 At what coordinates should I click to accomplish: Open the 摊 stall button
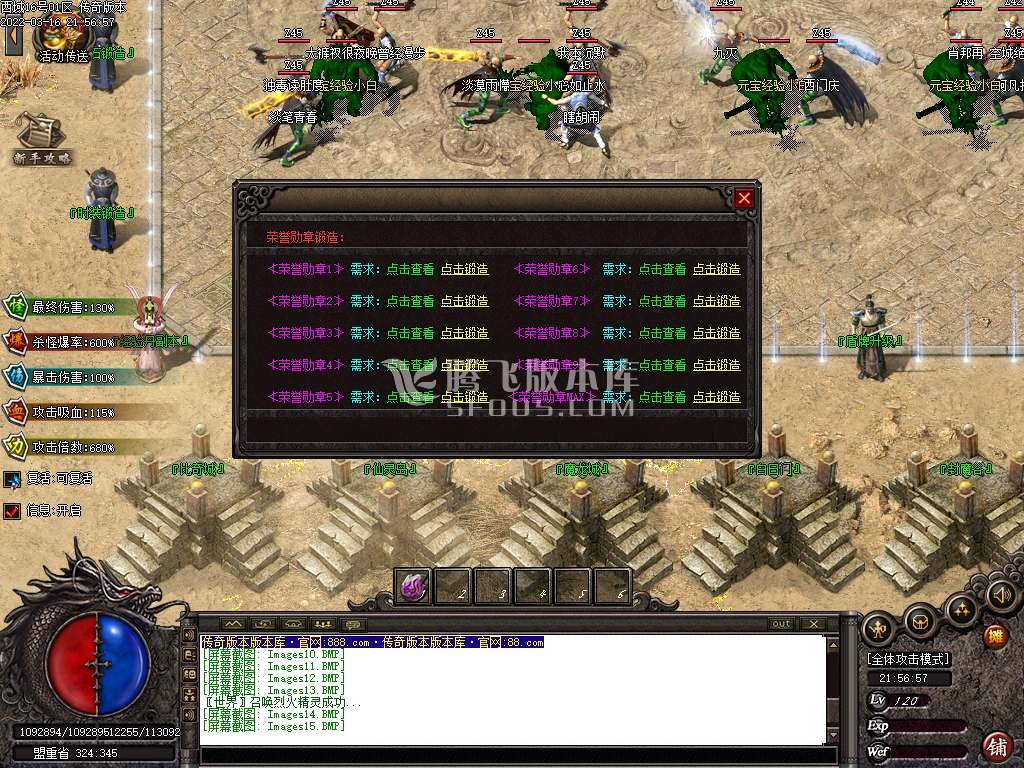(x=995, y=636)
